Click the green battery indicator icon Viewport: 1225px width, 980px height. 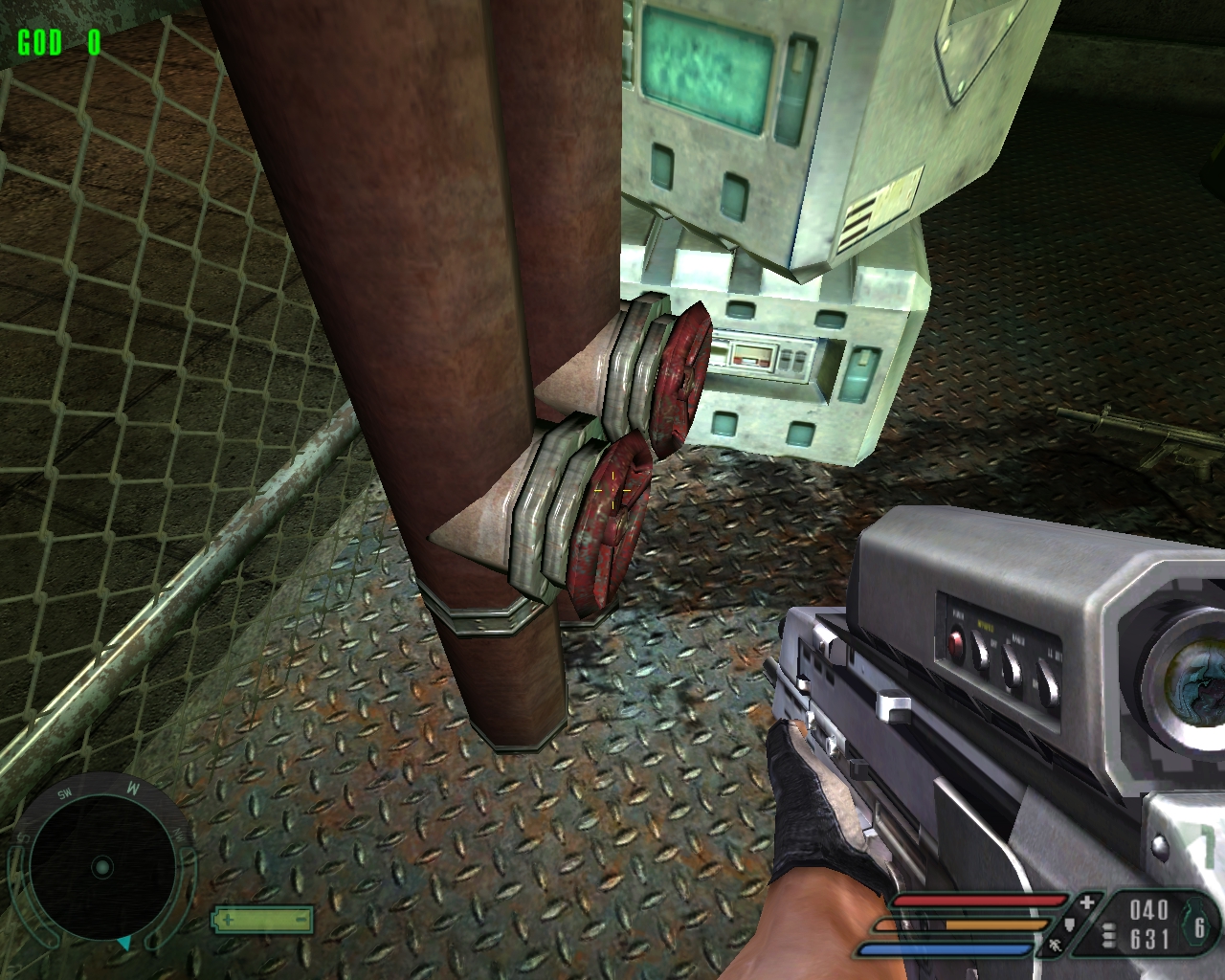(262, 920)
